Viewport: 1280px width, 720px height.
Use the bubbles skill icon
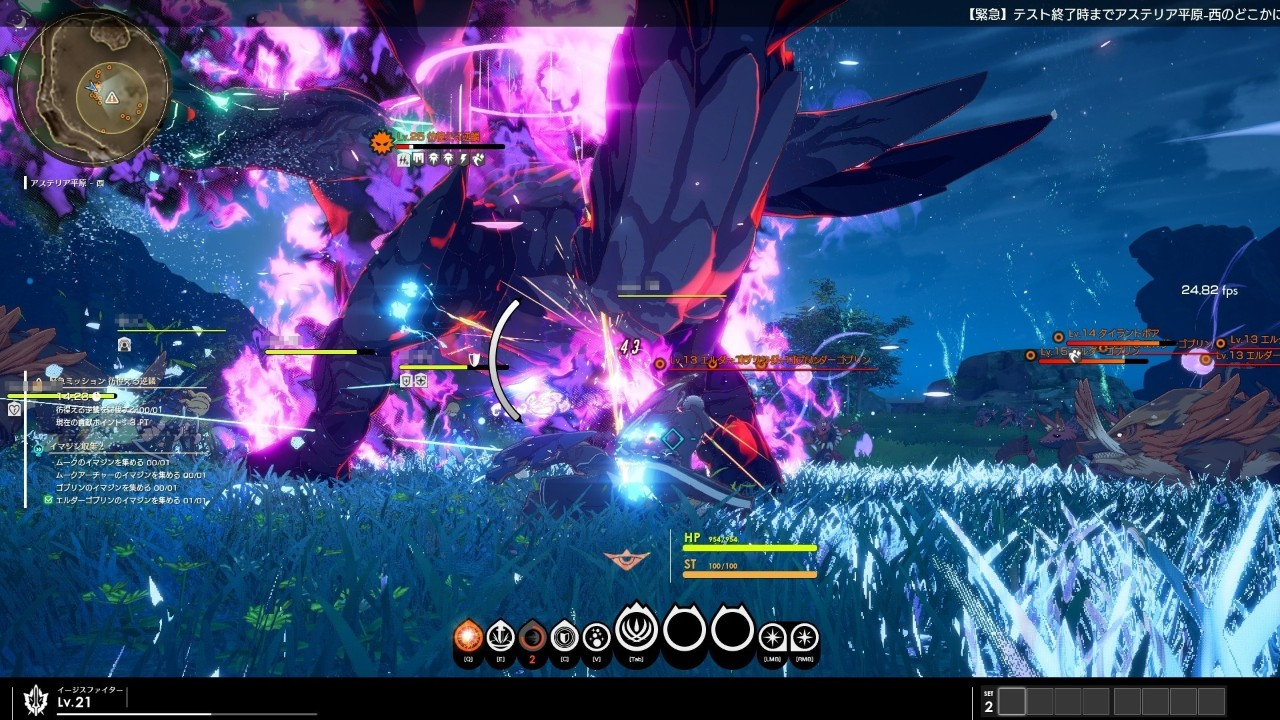pyautogui.click(x=596, y=636)
